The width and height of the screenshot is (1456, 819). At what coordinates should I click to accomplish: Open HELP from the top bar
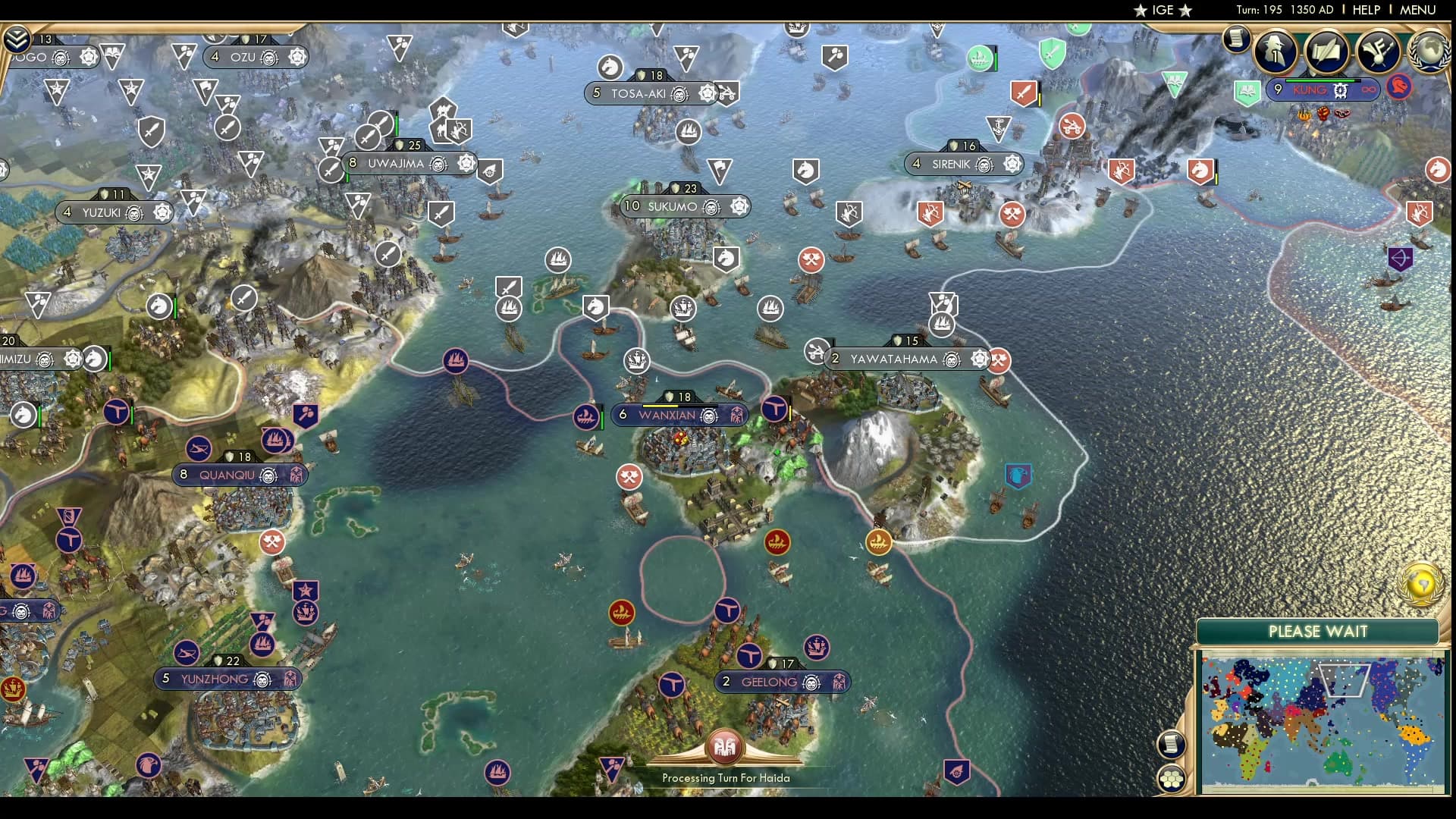pos(1366,10)
